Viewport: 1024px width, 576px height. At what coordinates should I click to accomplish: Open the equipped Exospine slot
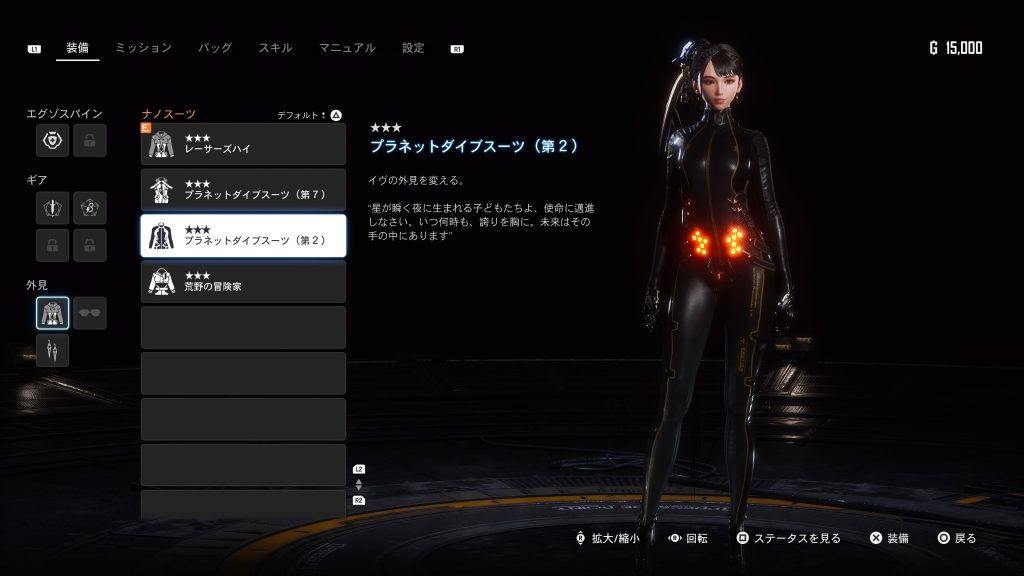point(53,141)
